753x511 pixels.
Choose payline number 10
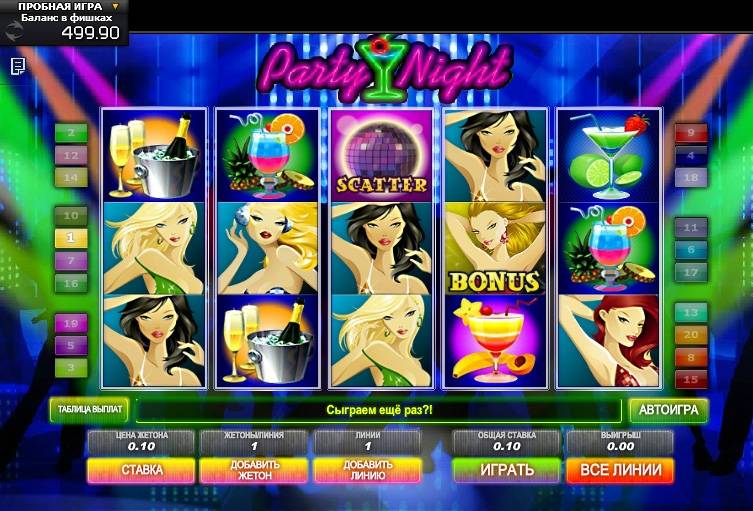tap(71, 216)
